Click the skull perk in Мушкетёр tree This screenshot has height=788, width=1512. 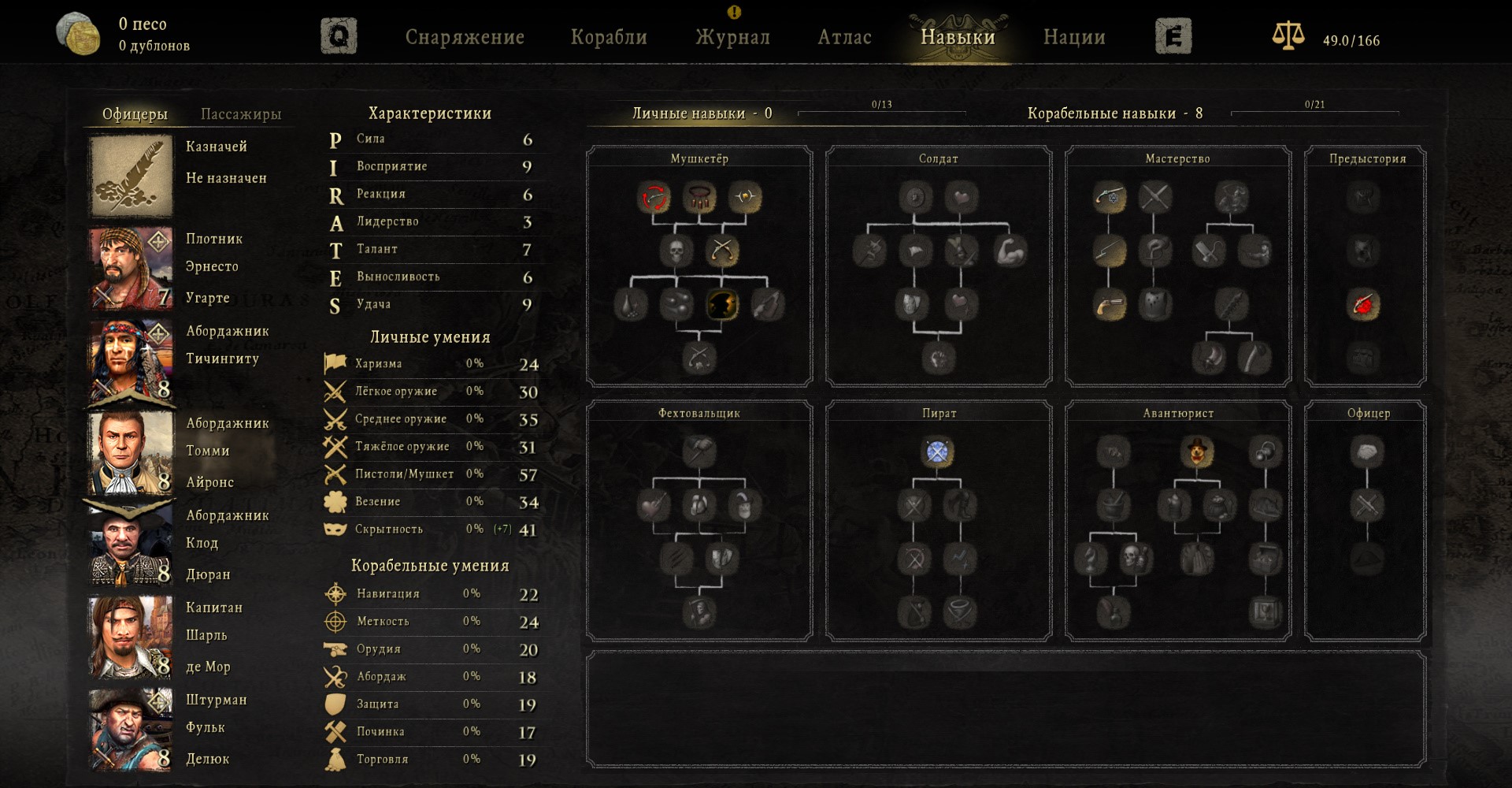(676, 251)
